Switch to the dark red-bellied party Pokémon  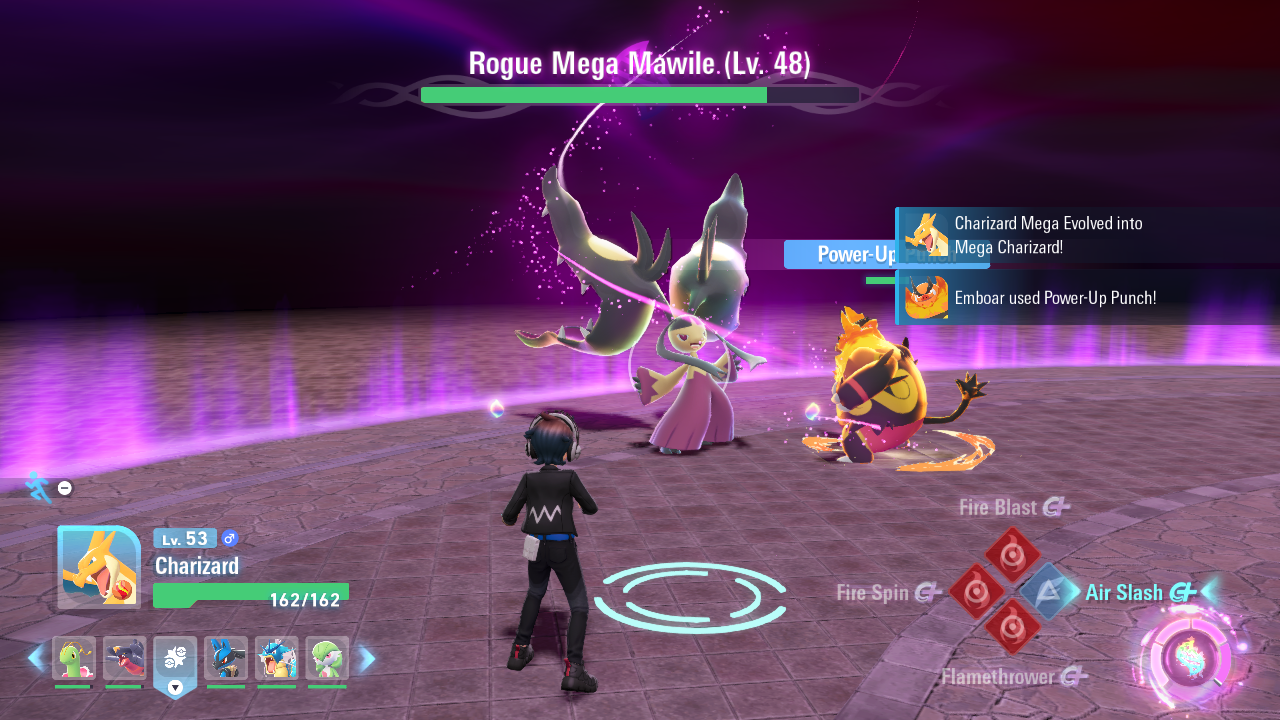[124, 658]
